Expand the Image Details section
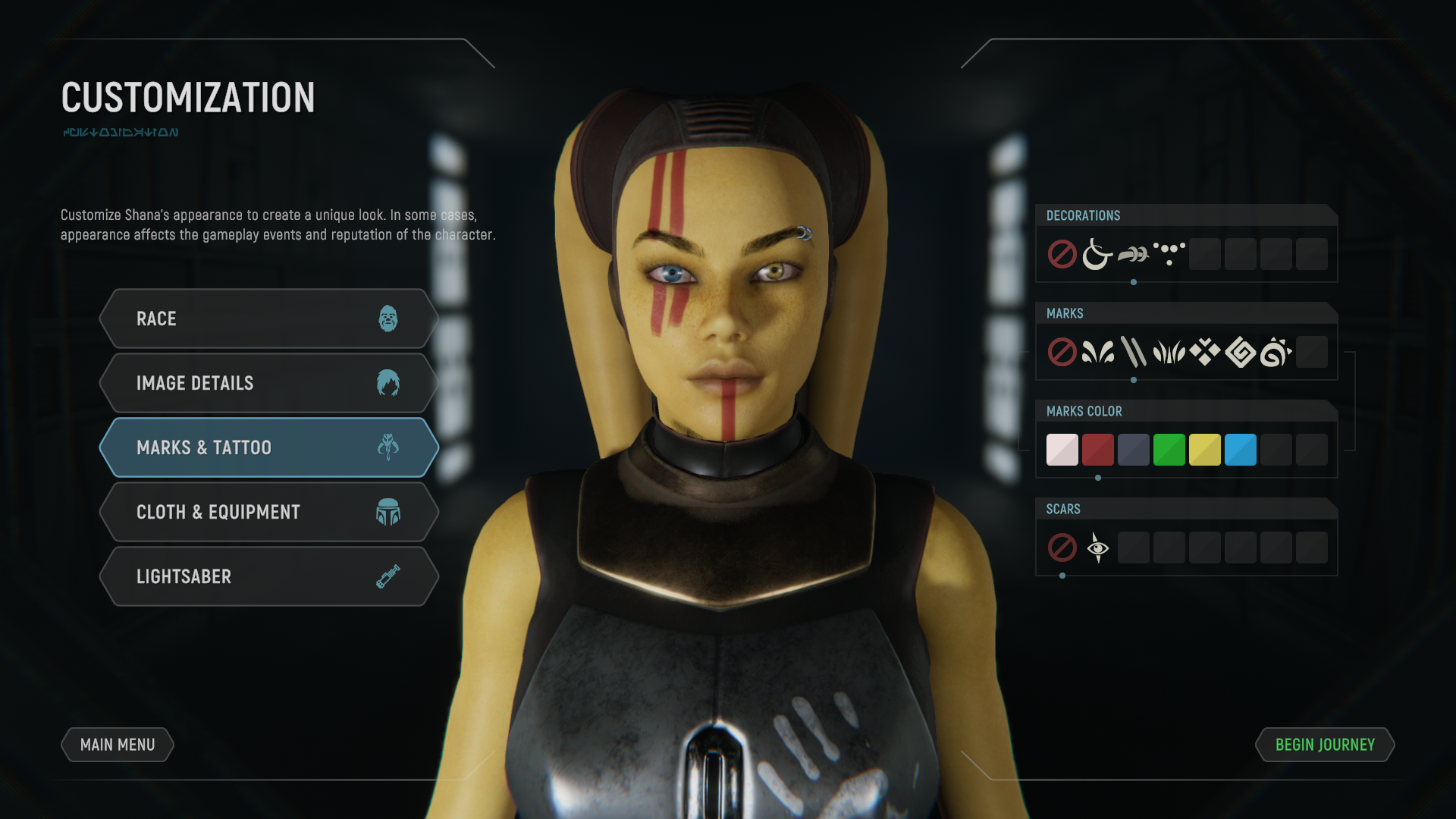 [x=268, y=383]
